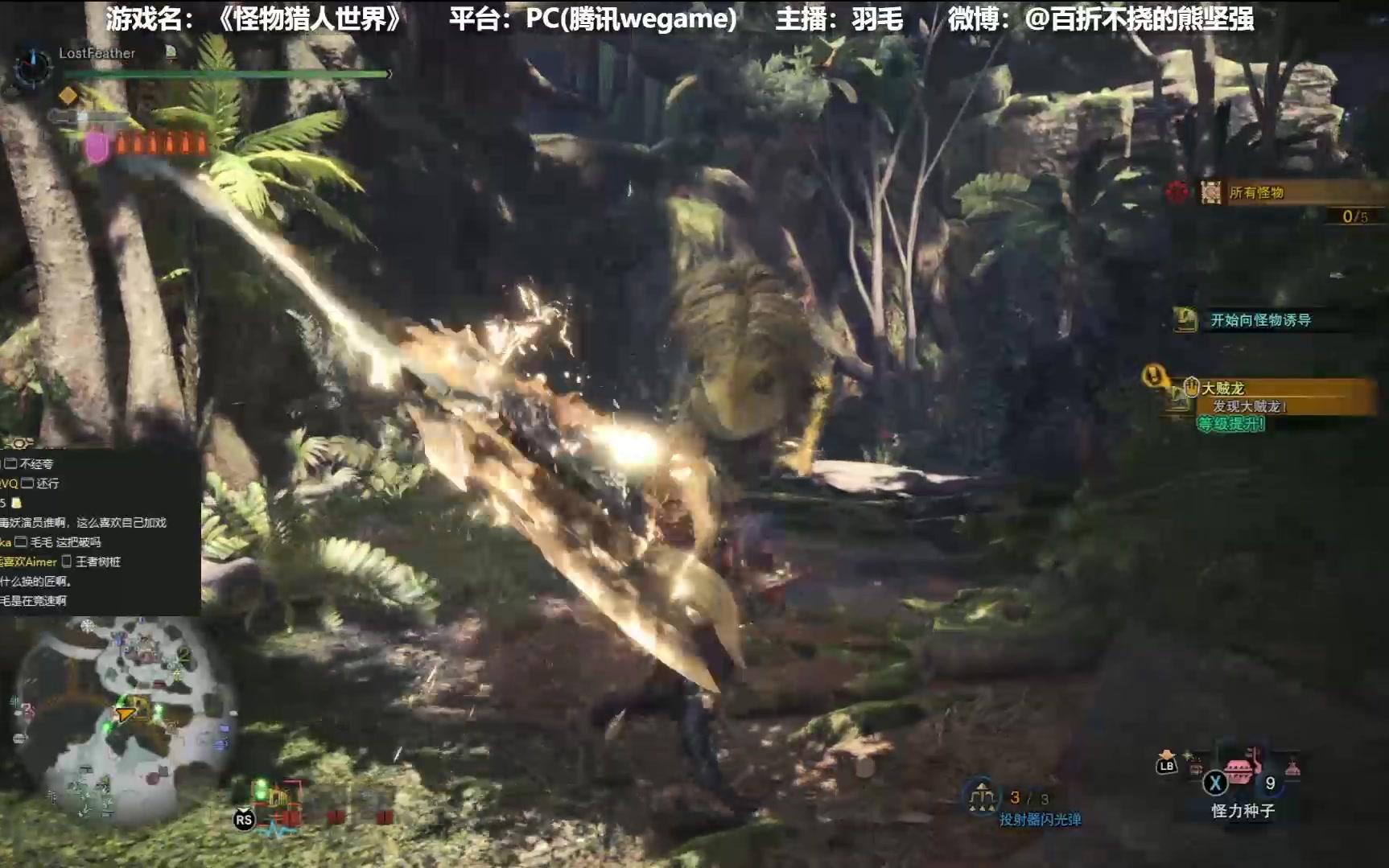Select the 等级提升 level up banner
Image resolution: width=1389 pixels, height=868 pixels.
pos(1230,424)
